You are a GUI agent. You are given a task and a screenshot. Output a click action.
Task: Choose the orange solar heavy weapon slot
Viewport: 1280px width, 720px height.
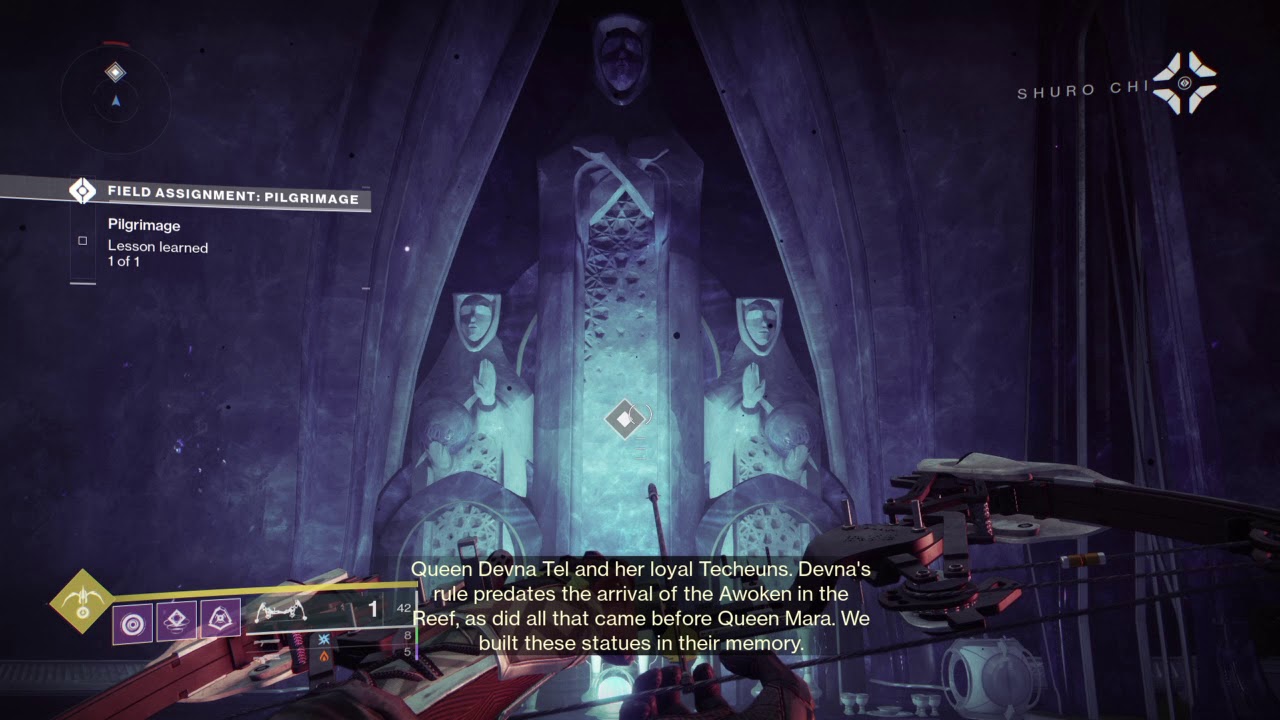[324, 655]
